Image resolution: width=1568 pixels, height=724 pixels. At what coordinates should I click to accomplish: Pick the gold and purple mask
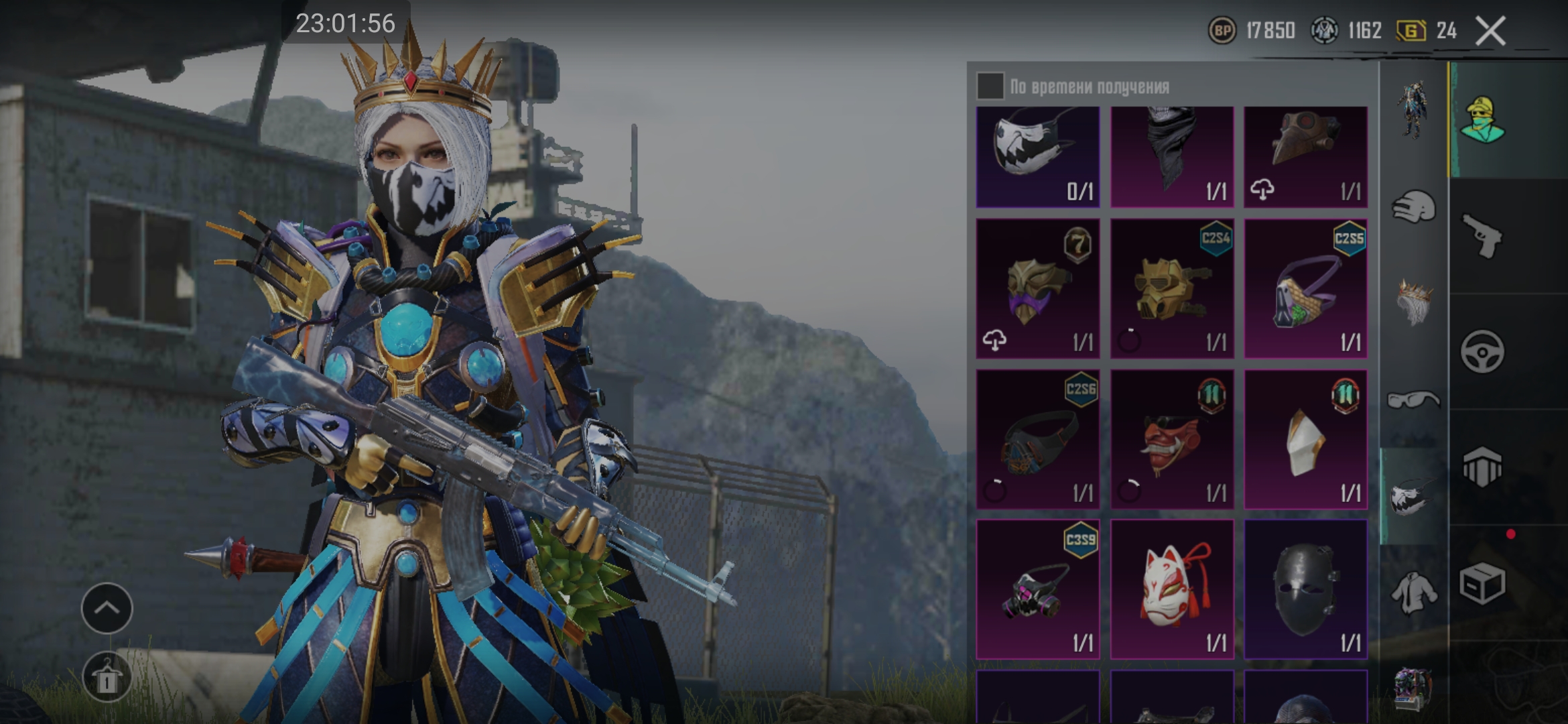pos(1037,288)
